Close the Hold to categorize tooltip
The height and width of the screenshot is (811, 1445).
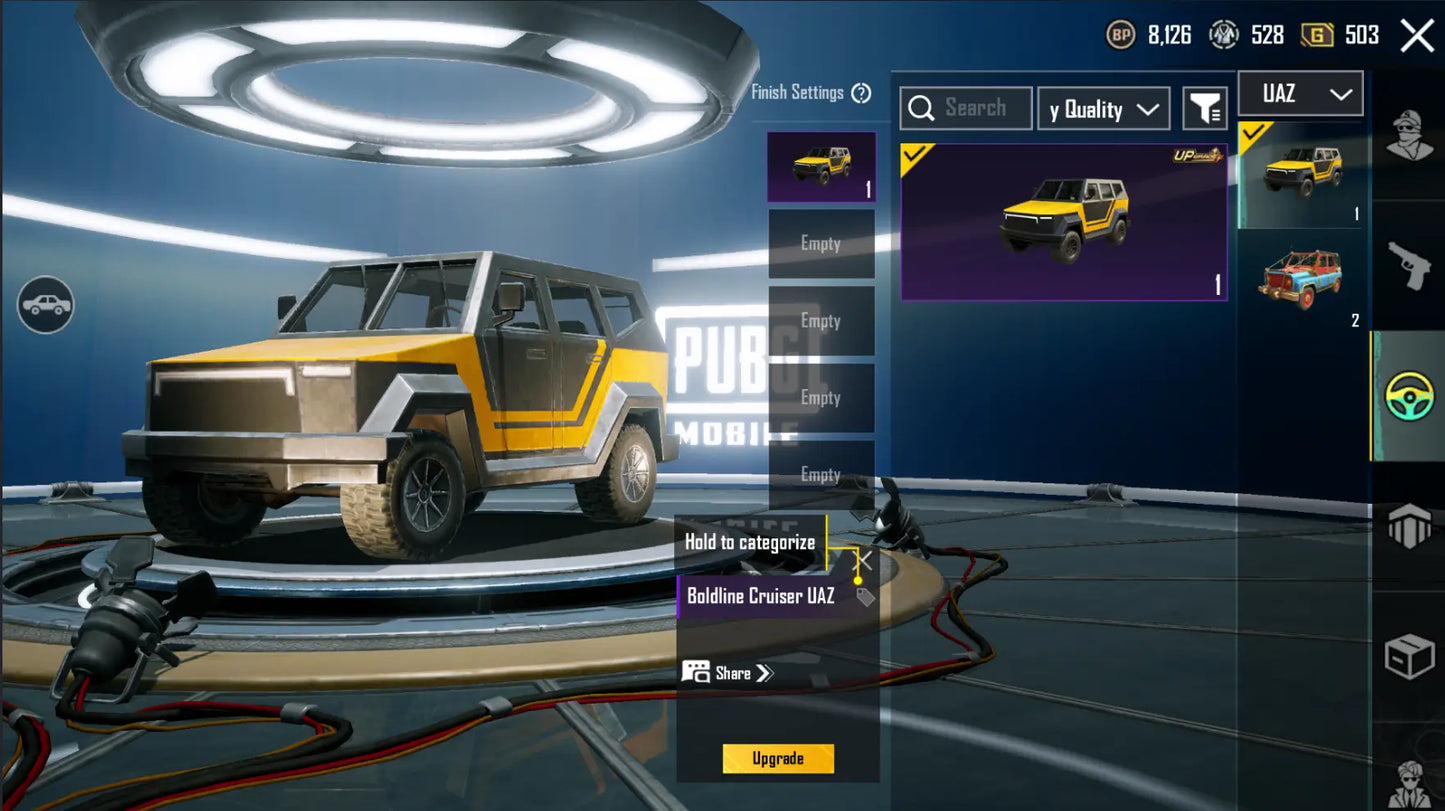pos(865,561)
